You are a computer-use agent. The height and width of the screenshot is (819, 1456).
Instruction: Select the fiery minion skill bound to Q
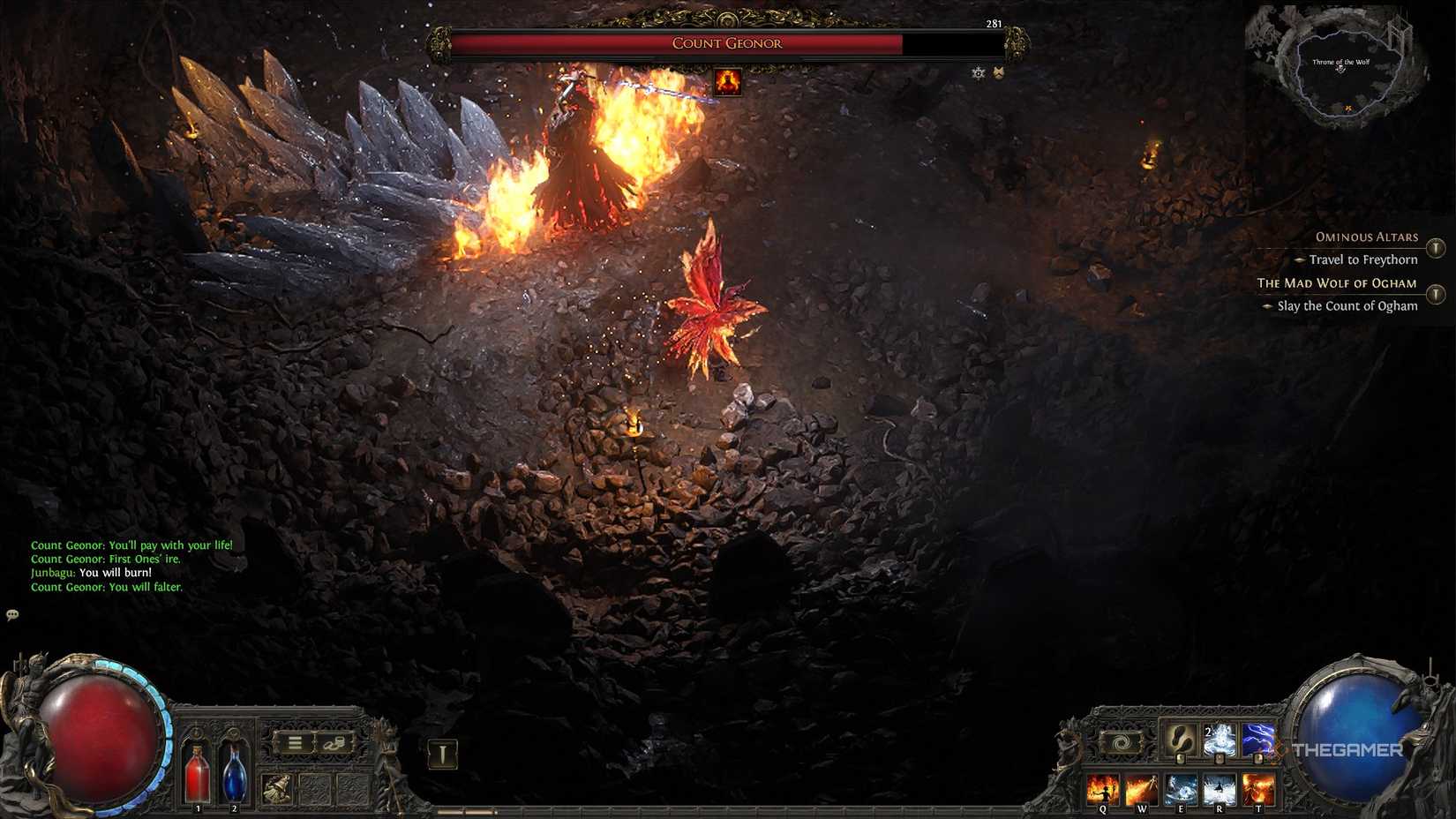click(1103, 788)
